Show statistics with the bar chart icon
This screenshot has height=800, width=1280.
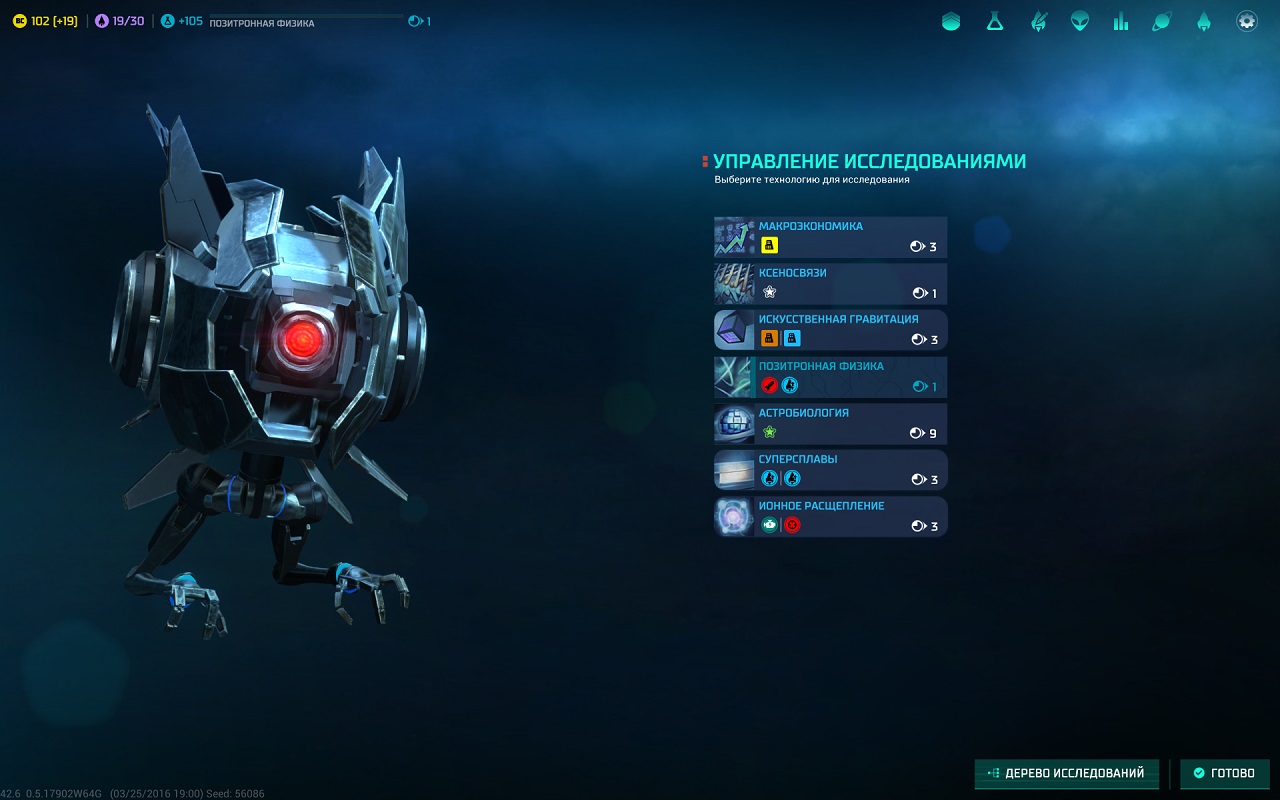coord(1121,21)
